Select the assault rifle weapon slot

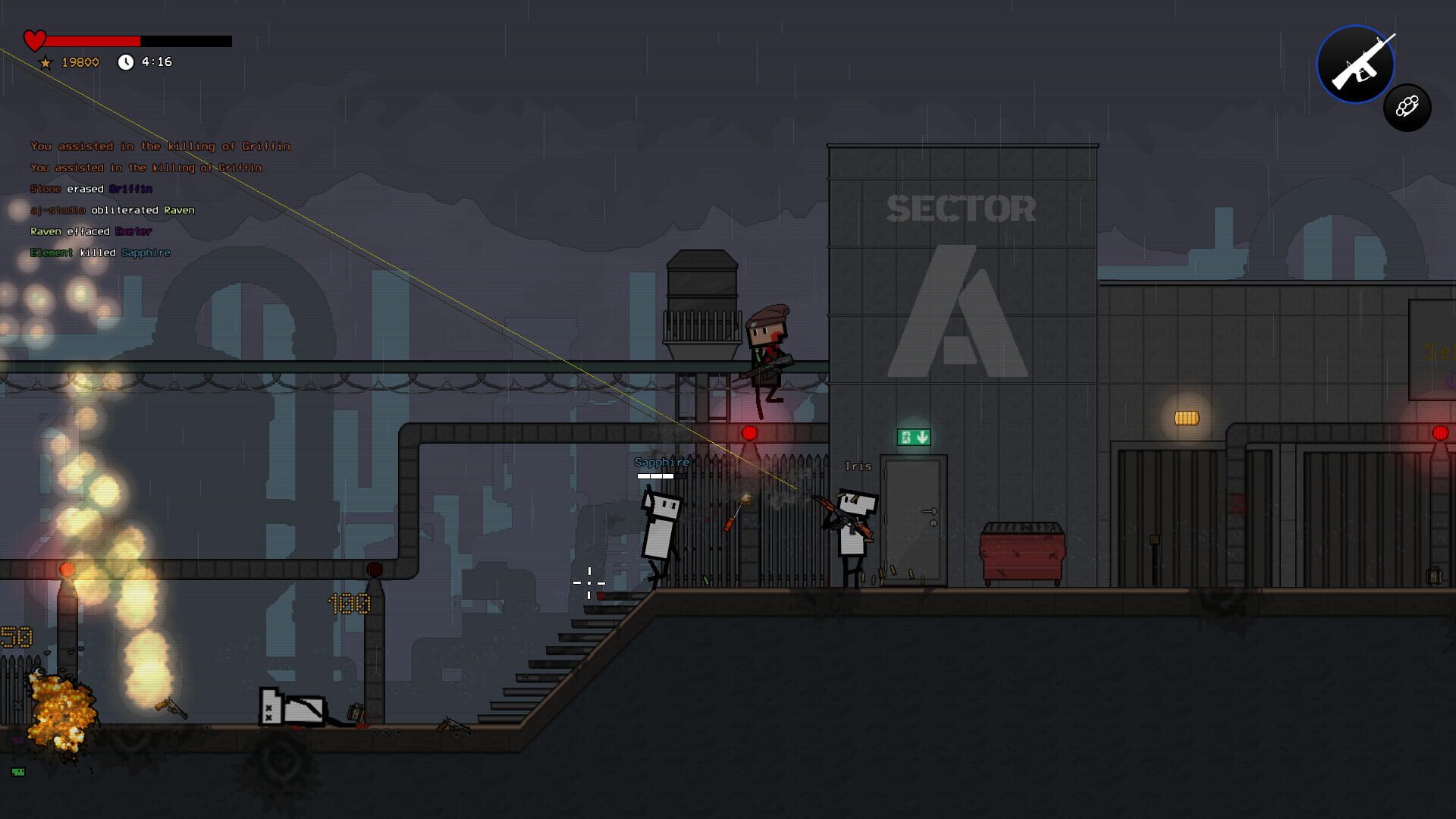(x=1356, y=64)
